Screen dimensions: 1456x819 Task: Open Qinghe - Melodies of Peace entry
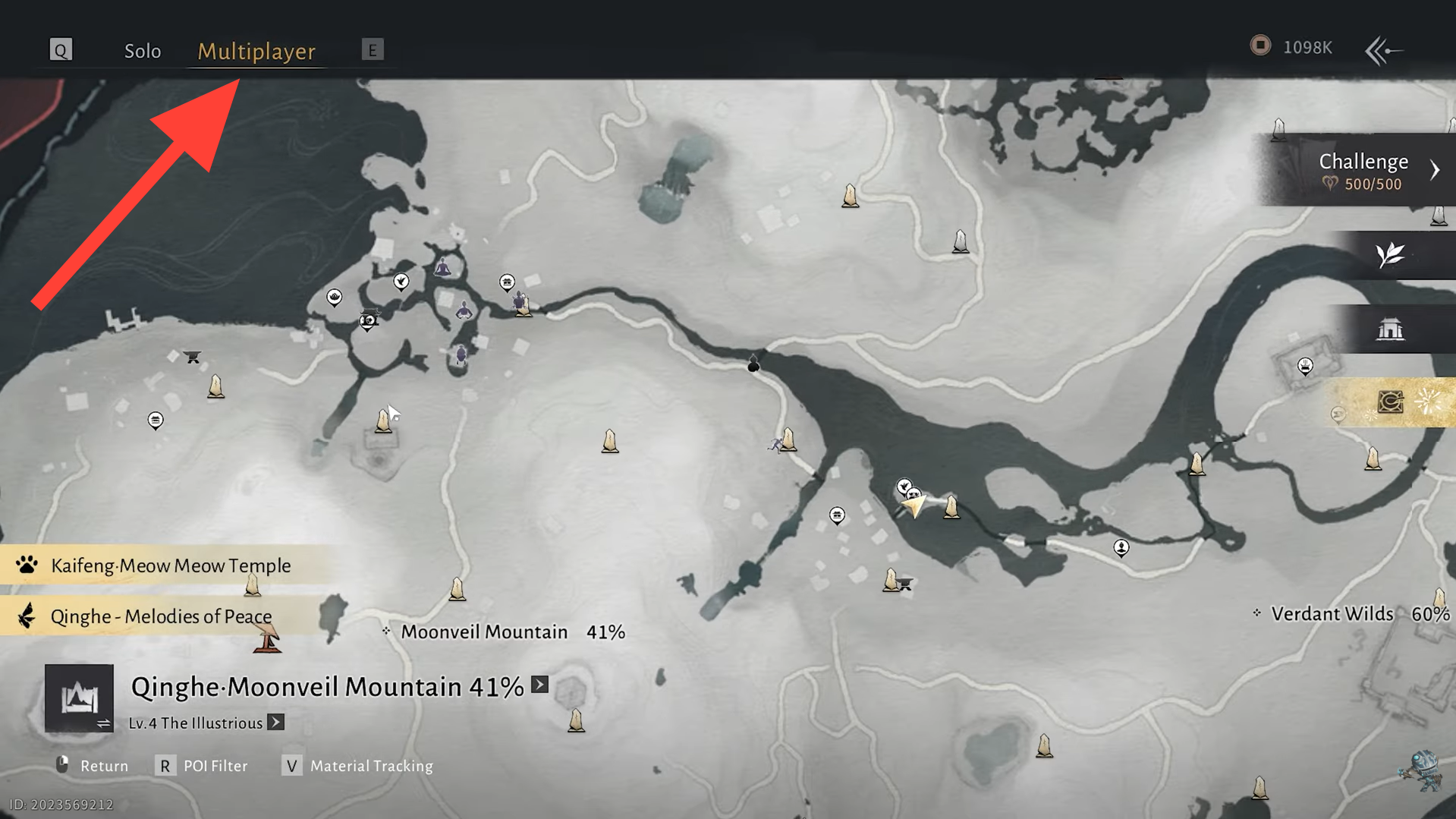tap(161, 616)
